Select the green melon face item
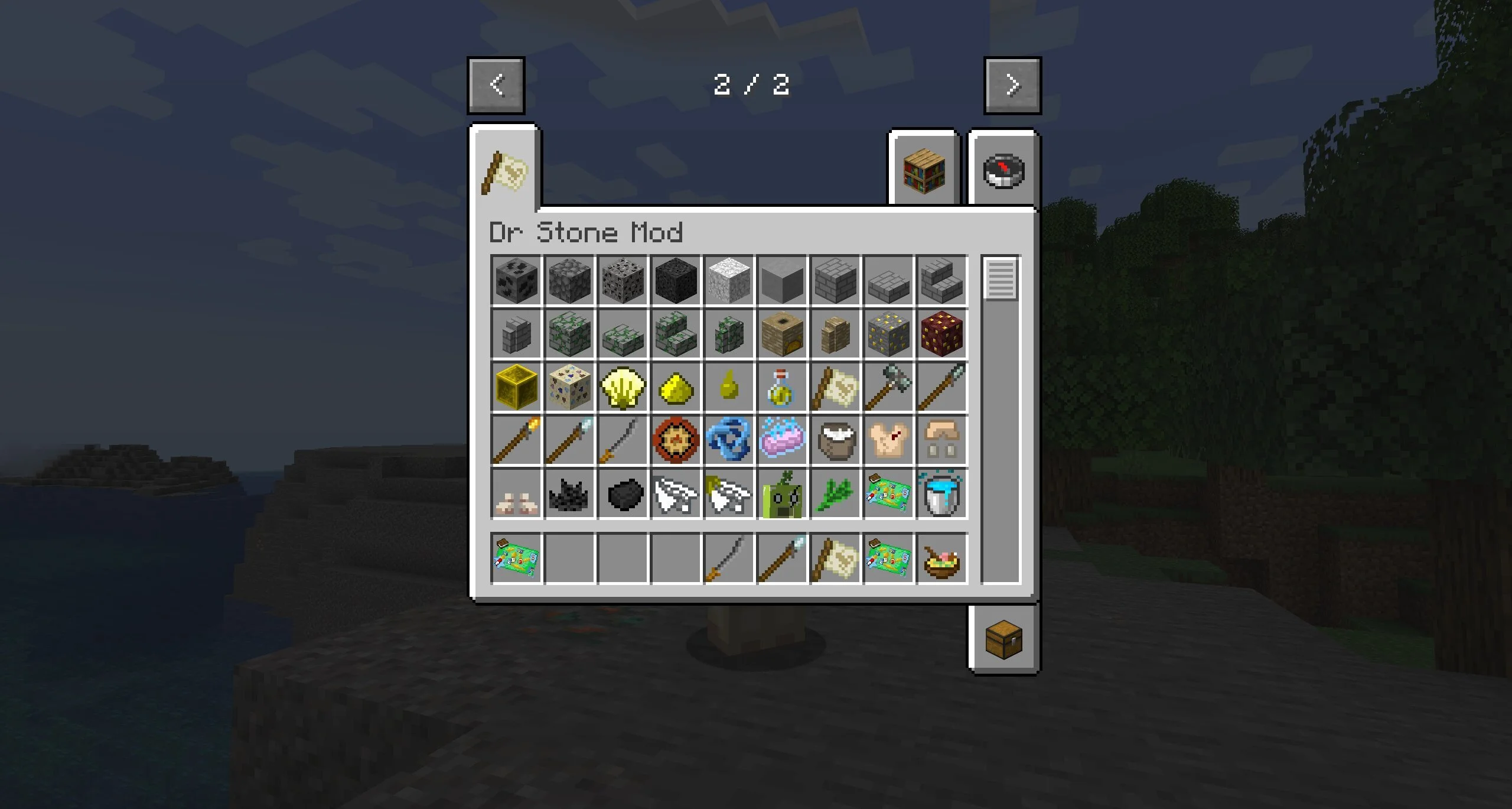 [x=781, y=495]
